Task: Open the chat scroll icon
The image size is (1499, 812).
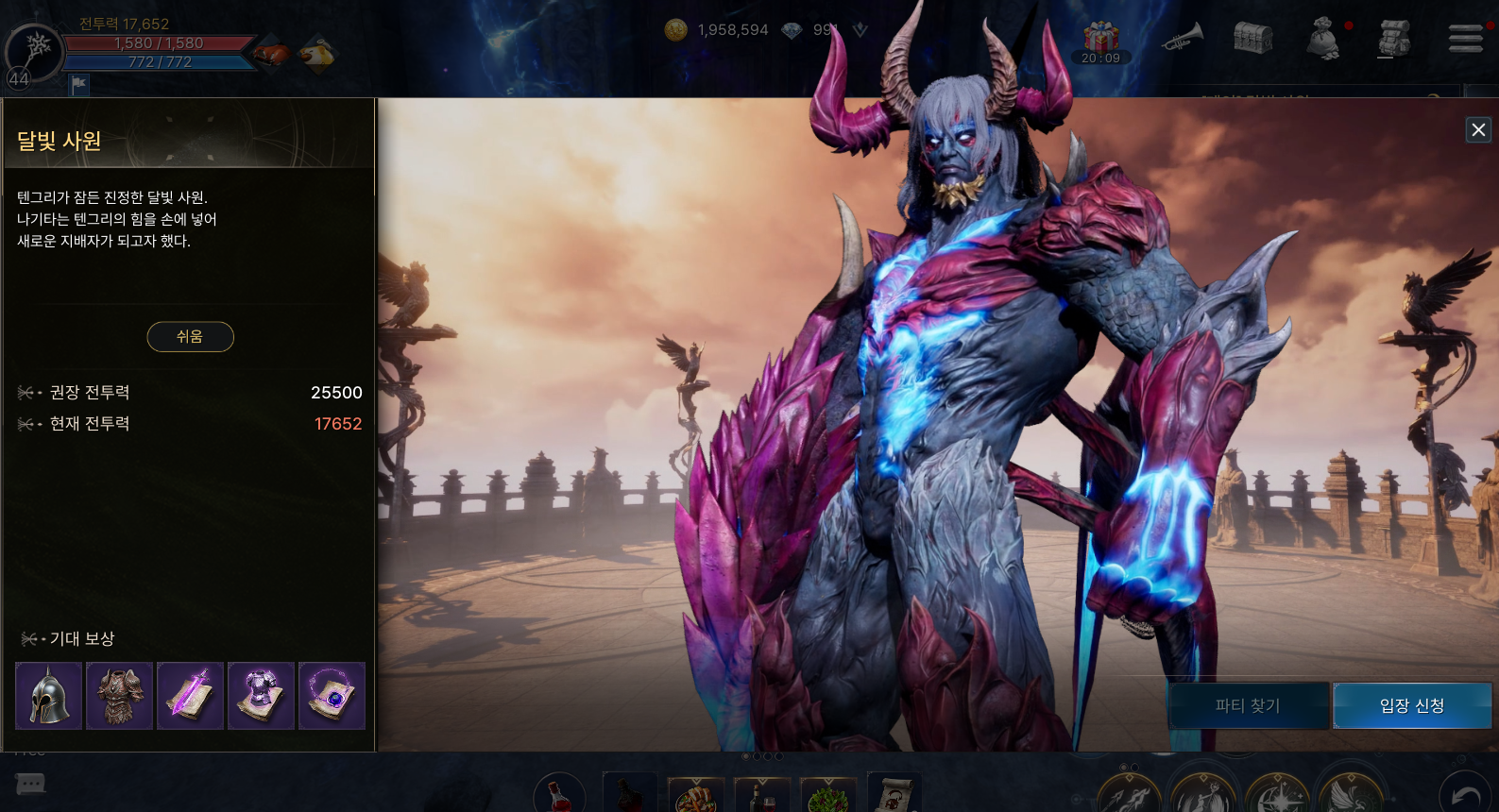Action: click(x=30, y=784)
